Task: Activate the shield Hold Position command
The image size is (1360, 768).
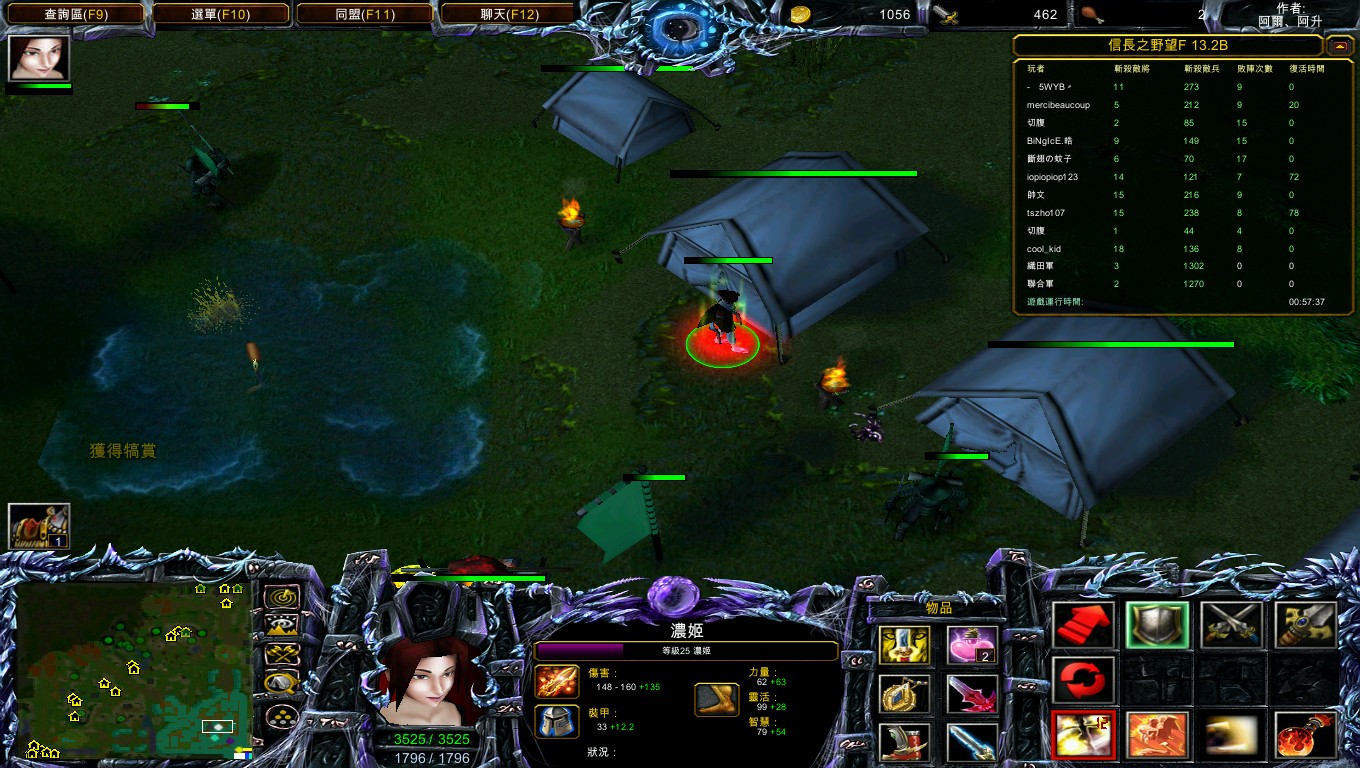Action: [1157, 626]
